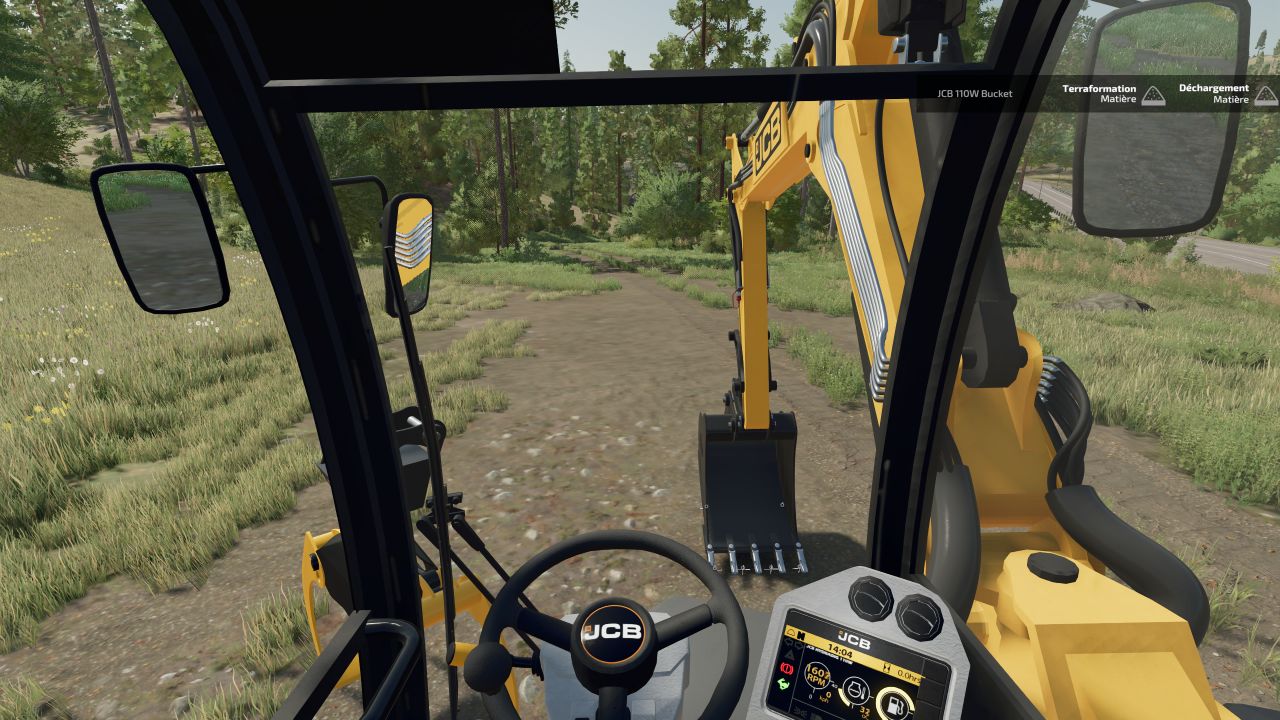Toggle the gear indicator N on the display
This screenshot has width=1280, height=720.
click(x=802, y=636)
